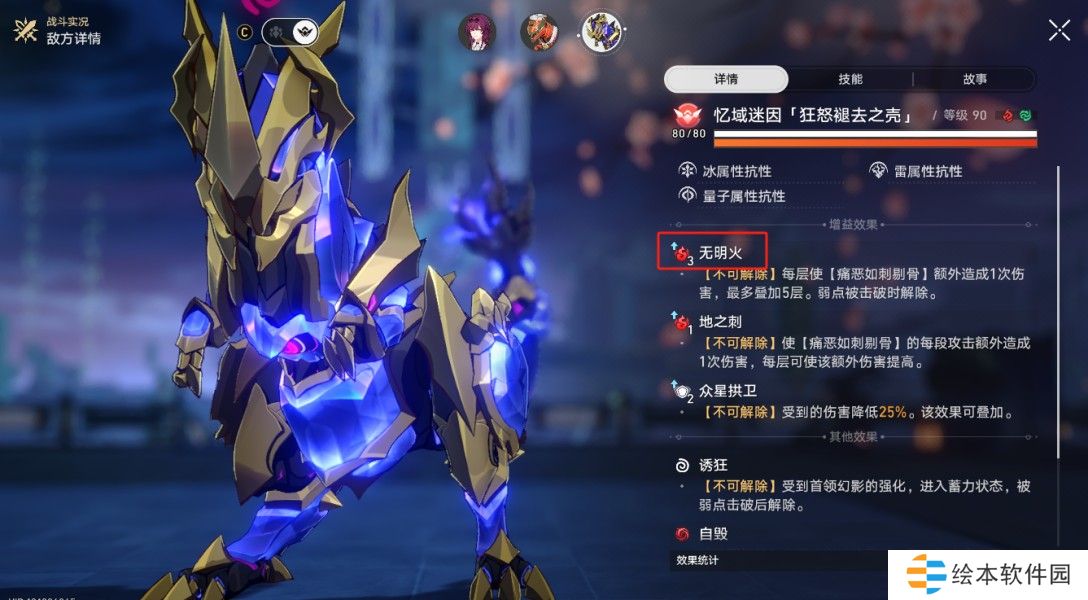Click the 冰属性抗性 resistance icon
Image resolution: width=1088 pixels, height=600 pixels.
pyautogui.click(x=688, y=171)
